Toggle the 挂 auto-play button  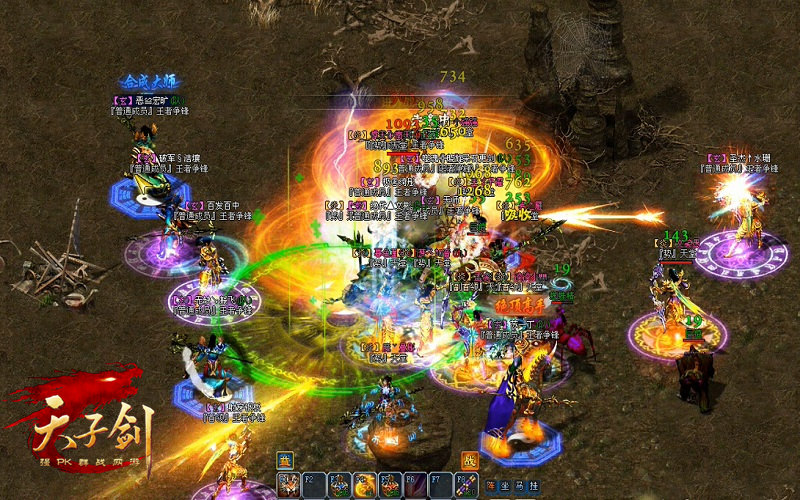533,485
